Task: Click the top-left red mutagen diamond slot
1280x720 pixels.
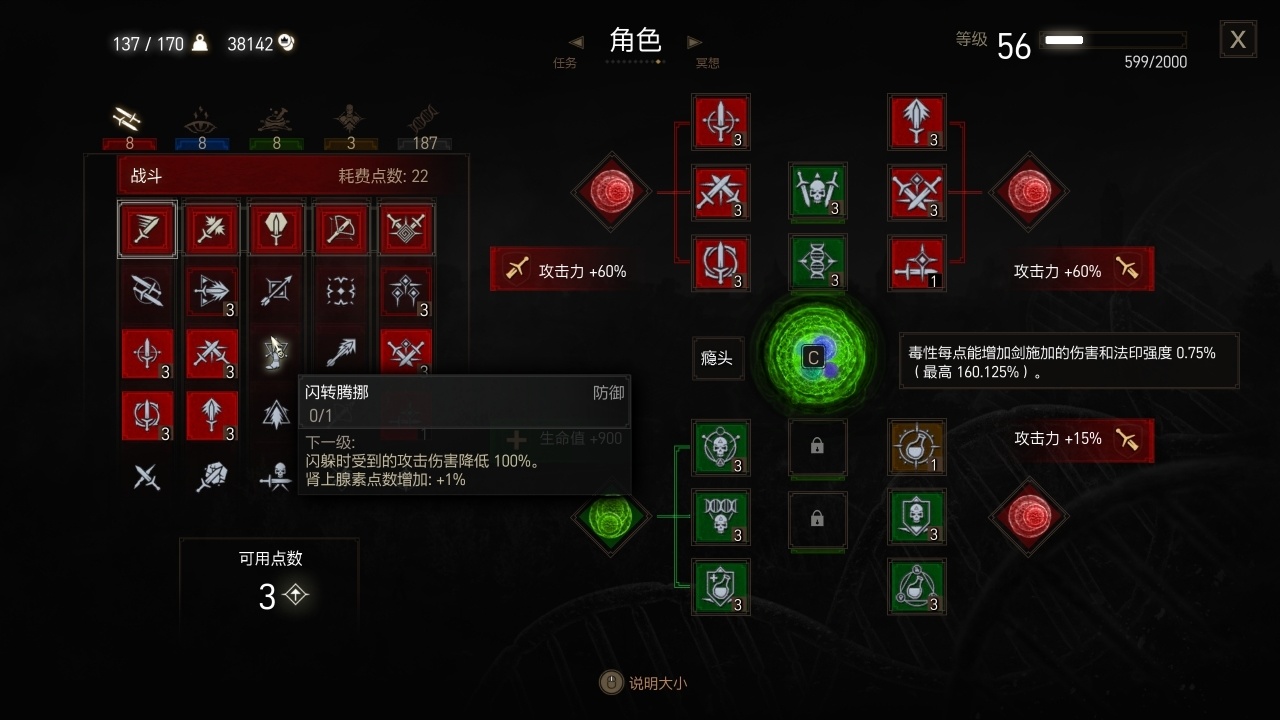Action: click(611, 192)
